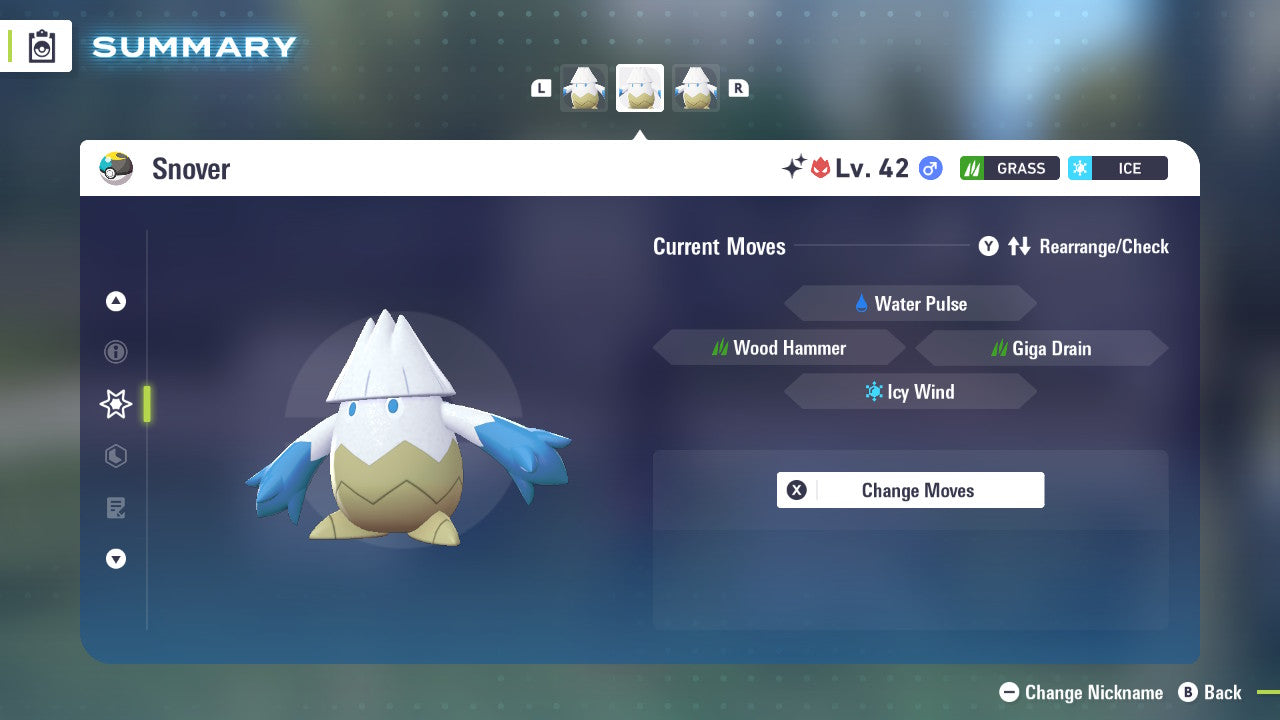The height and width of the screenshot is (720, 1280).
Task: Select the middle Snover party thumbnail
Action: [639, 87]
